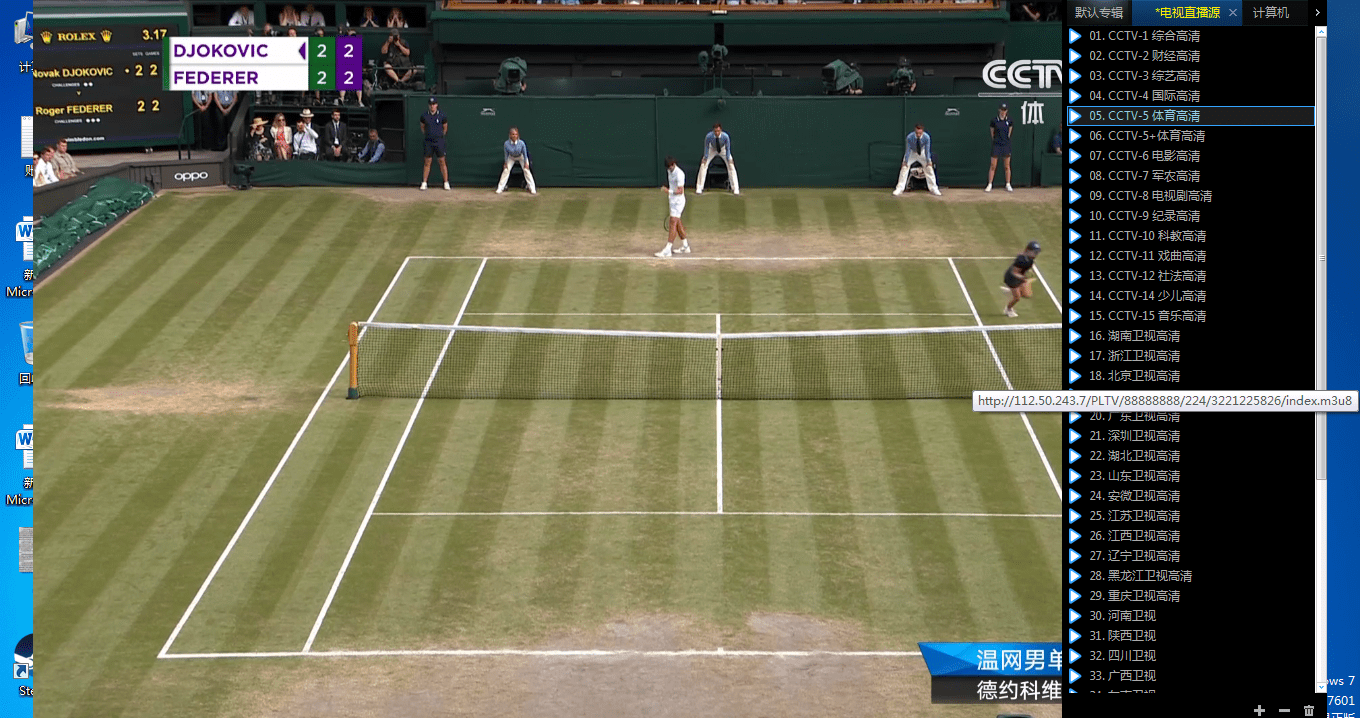The width and height of the screenshot is (1360, 718).
Task: Remove an item with the minus button
Action: pos(1284,710)
